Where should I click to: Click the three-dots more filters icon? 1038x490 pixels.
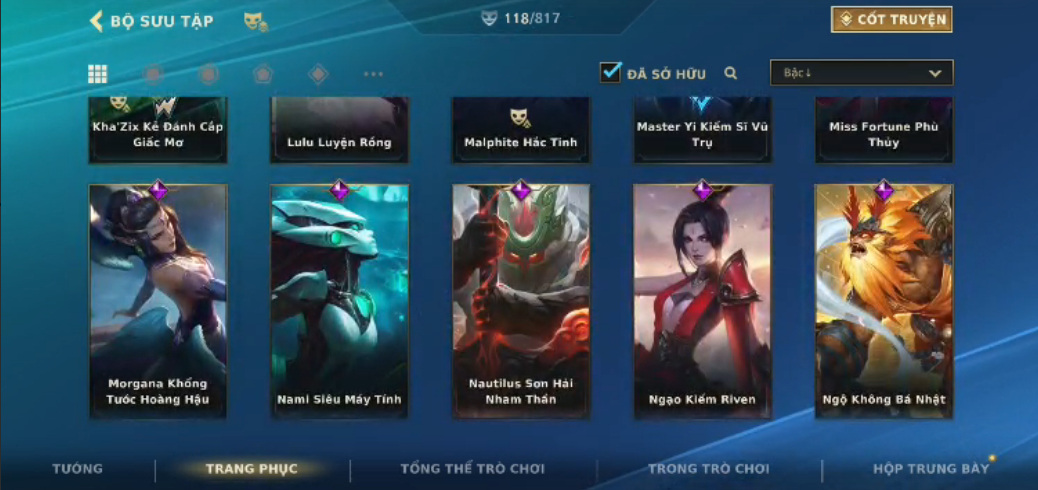tap(373, 74)
